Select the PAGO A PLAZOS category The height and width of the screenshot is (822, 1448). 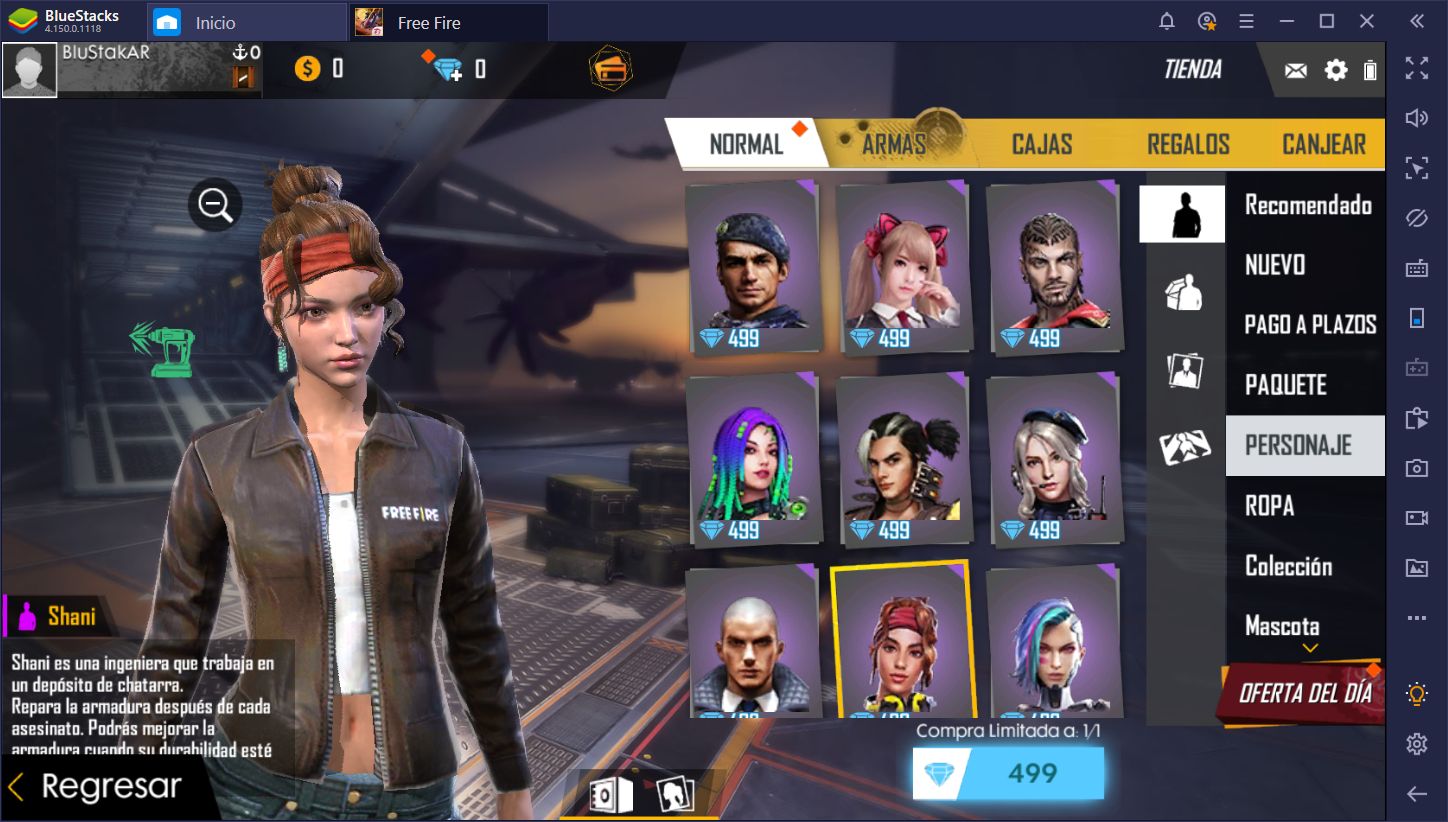coord(1310,325)
